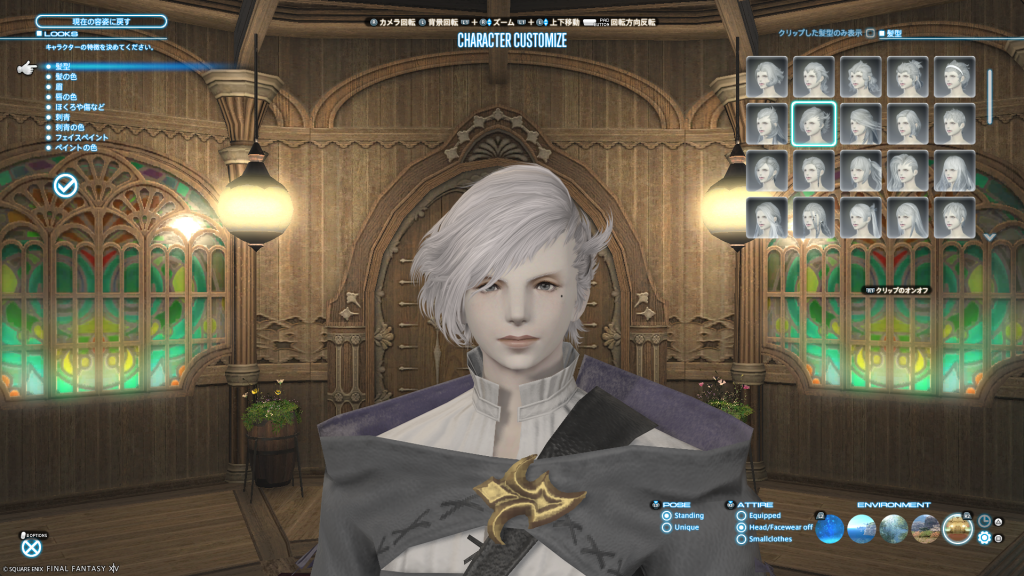Toggle the クリップした髪型のみ表示 checkbox
1024x576 pixels.
click(x=869, y=33)
